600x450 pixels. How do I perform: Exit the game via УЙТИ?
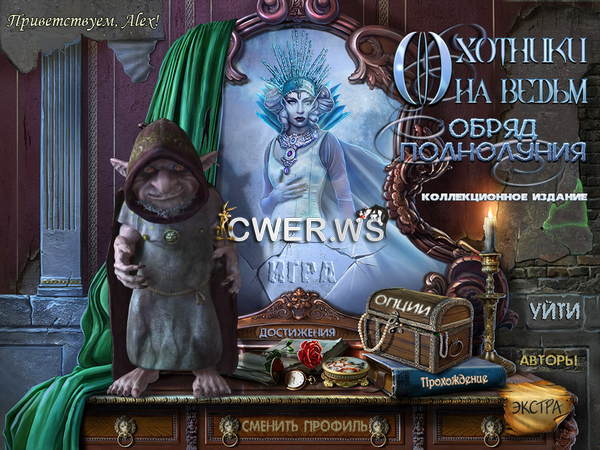(x=553, y=310)
